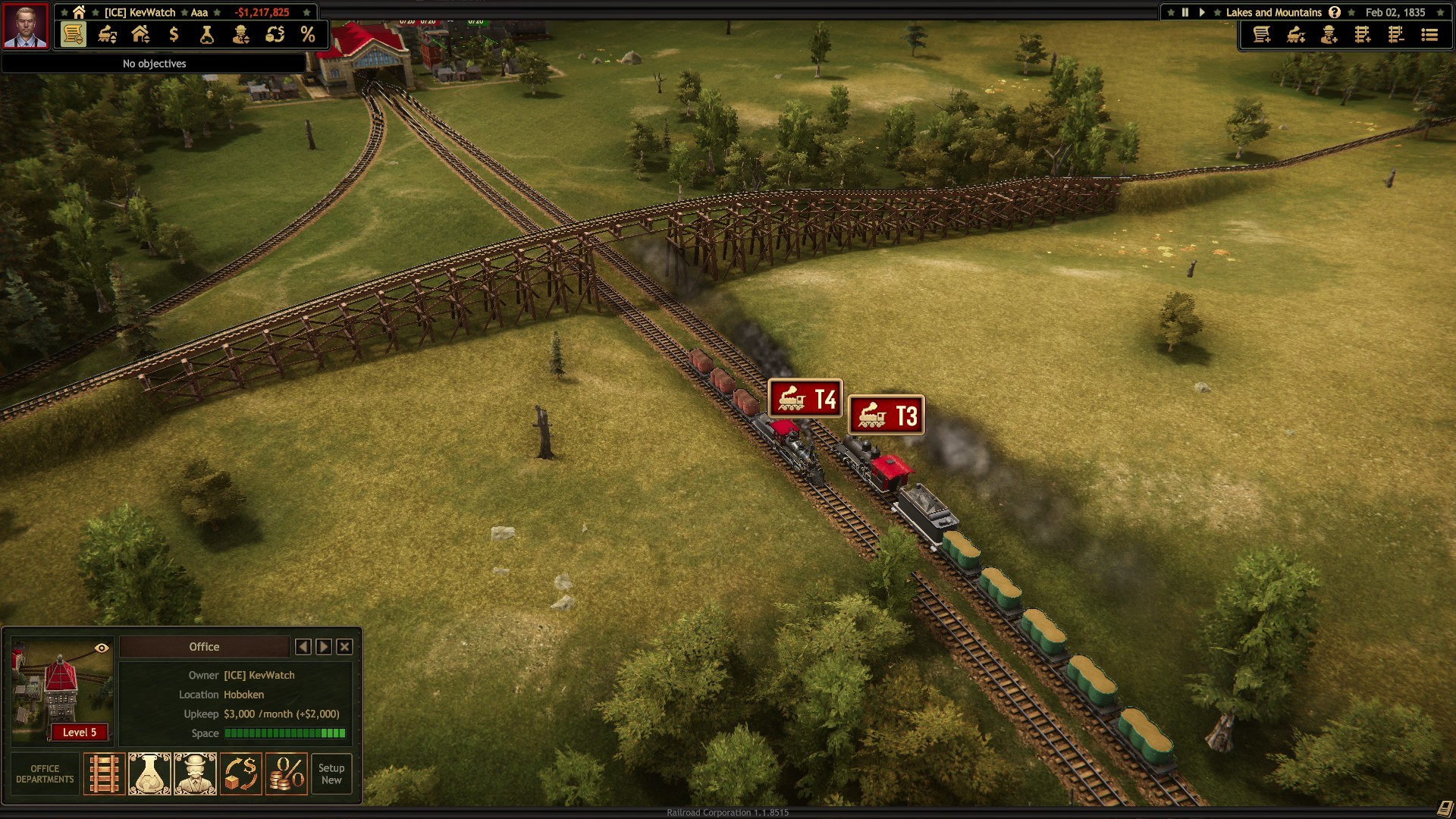Open the dollar sign finances panel
This screenshot has width=1456, height=819.
(174, 35)
